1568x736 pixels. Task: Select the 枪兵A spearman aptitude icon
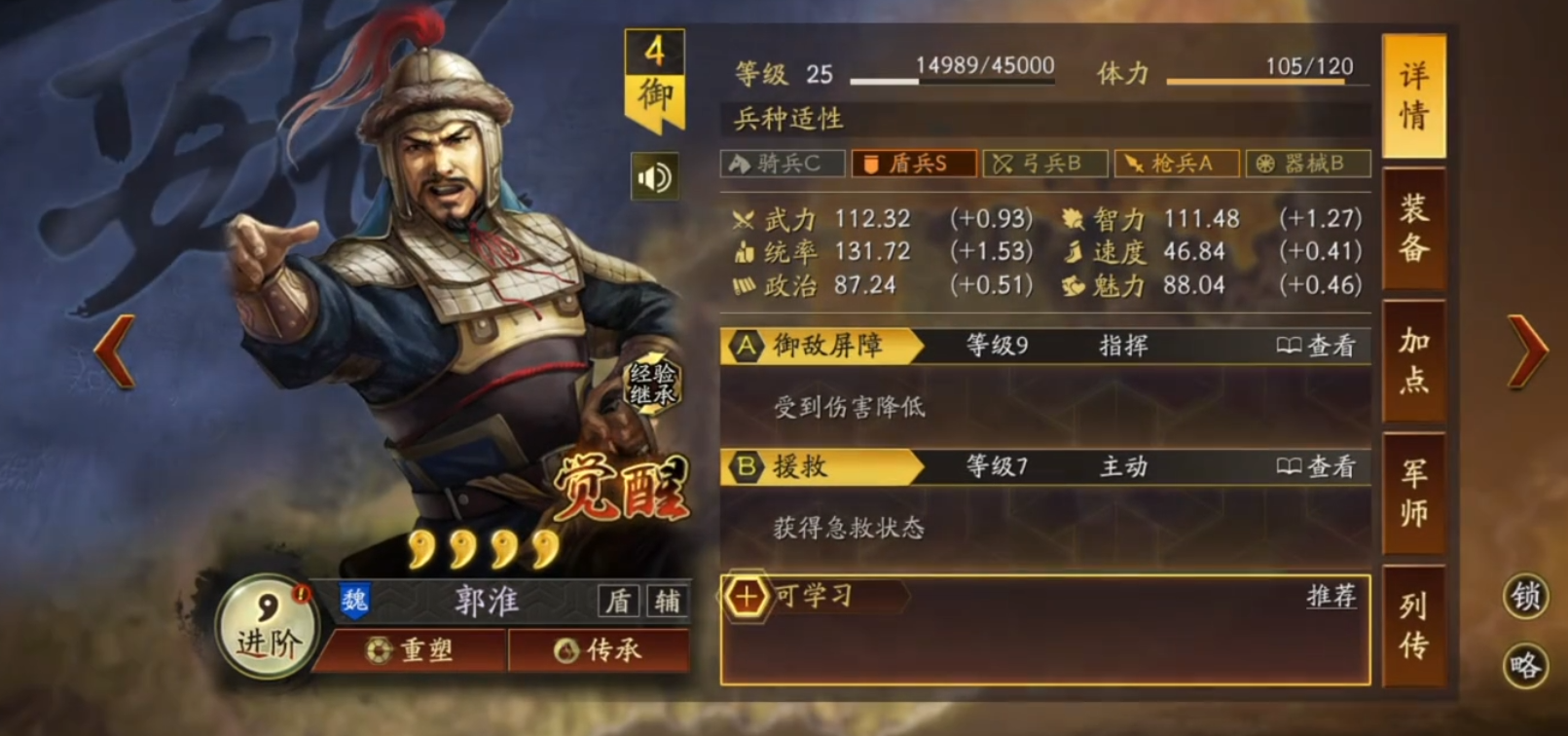click(x=1178, y=164)
